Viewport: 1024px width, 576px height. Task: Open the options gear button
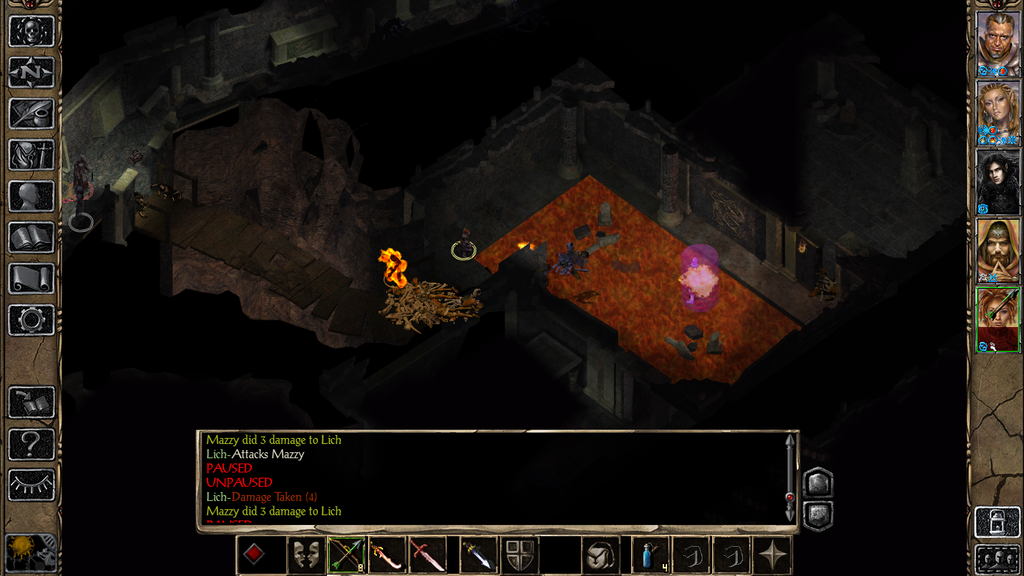[31, 320]
